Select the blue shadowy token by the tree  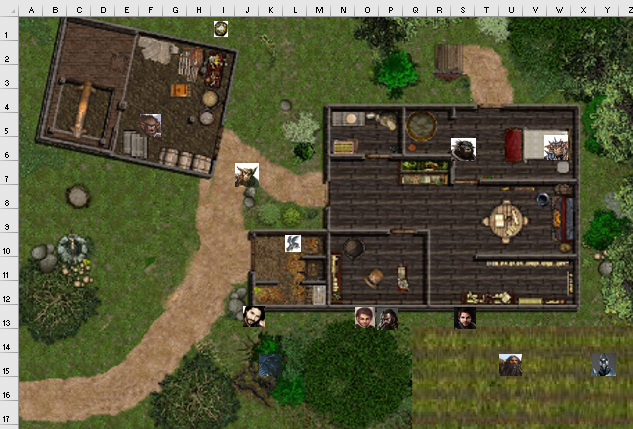270,365
